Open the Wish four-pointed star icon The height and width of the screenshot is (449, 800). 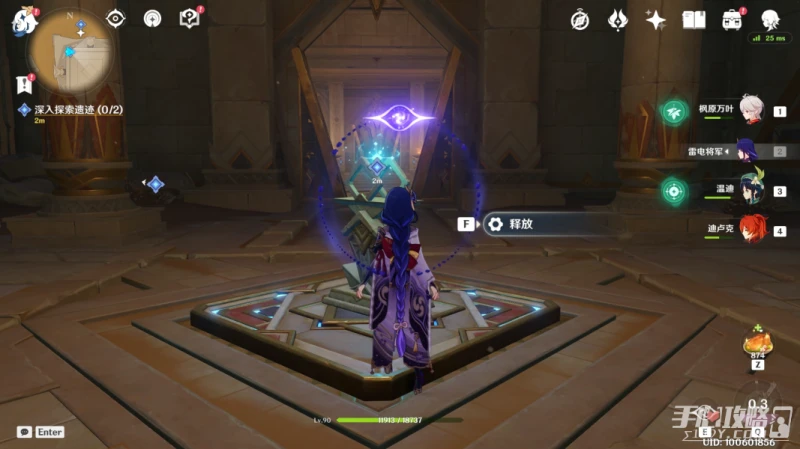(x=656, y=20)
